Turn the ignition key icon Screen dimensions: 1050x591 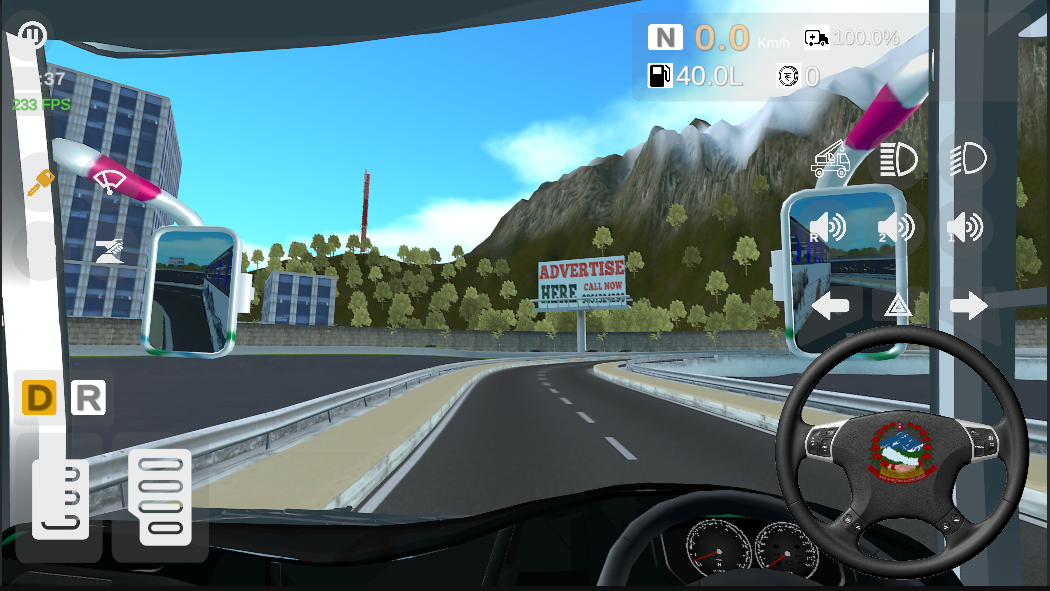41,182
